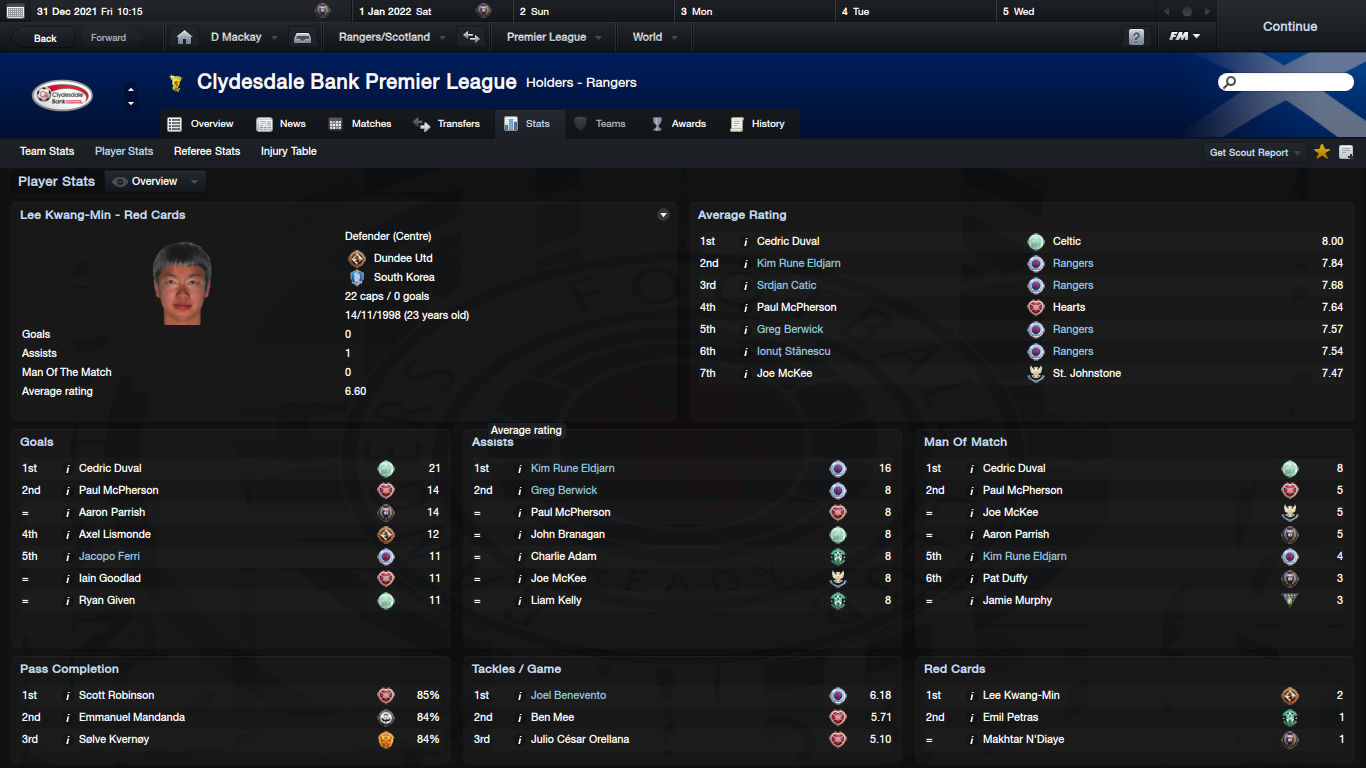Click the Continue button

pyautogui.click(x=1289, y=27)
